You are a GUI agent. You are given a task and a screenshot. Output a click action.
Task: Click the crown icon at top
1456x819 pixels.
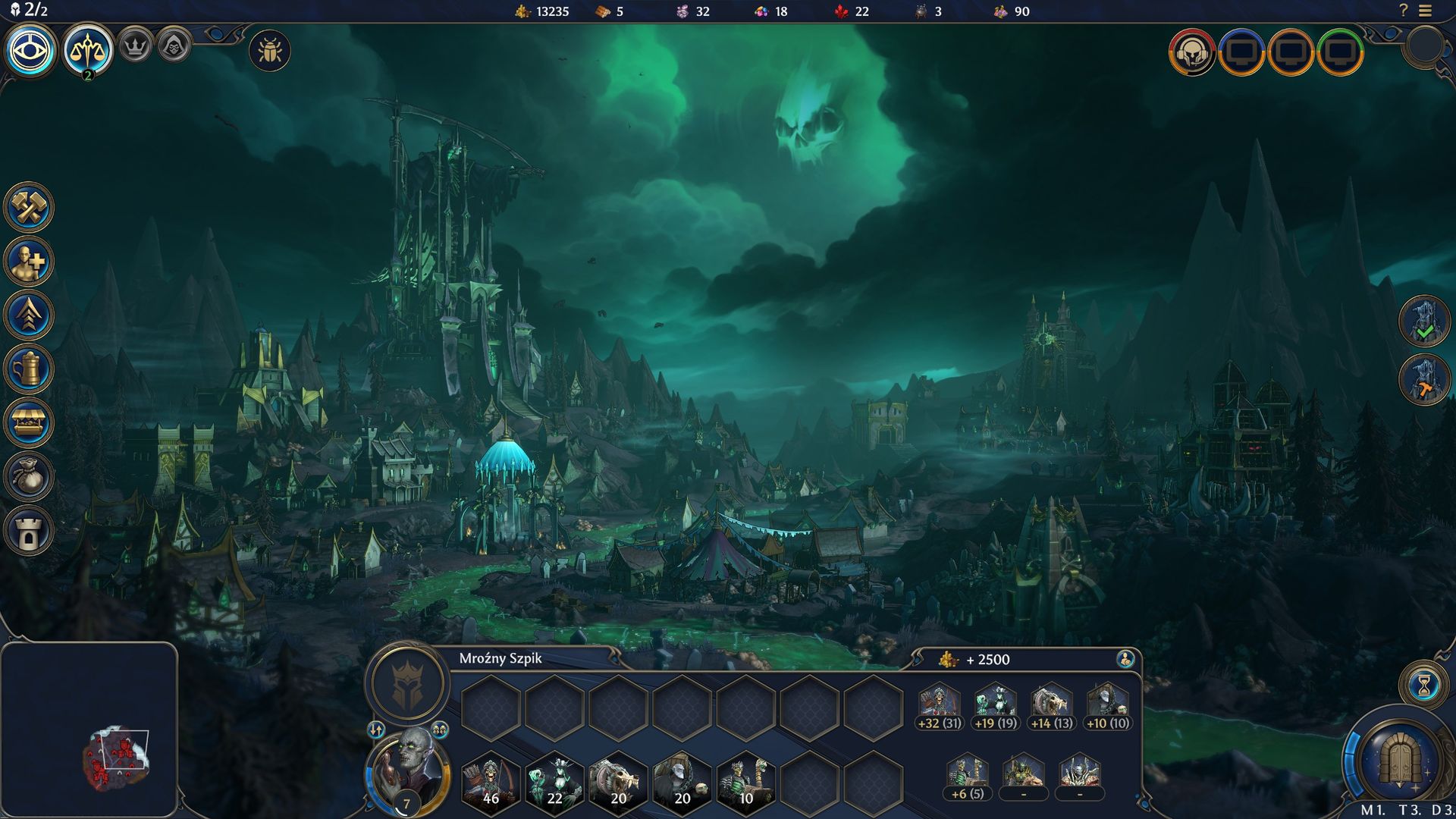pyautogui.click(x=136, y=47)
